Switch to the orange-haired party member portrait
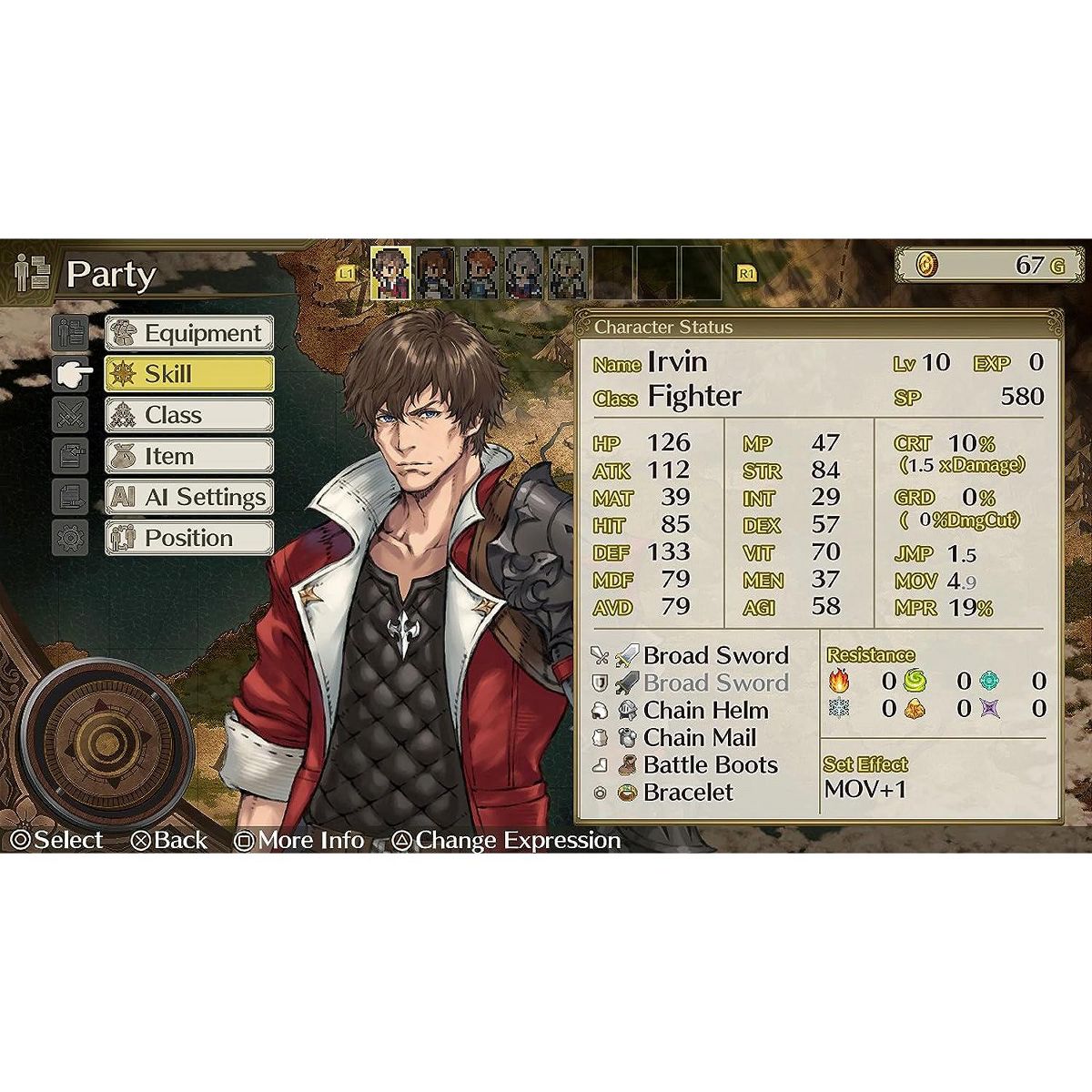The height and width of the screenshot is (1092, 1092). [480, 272]
